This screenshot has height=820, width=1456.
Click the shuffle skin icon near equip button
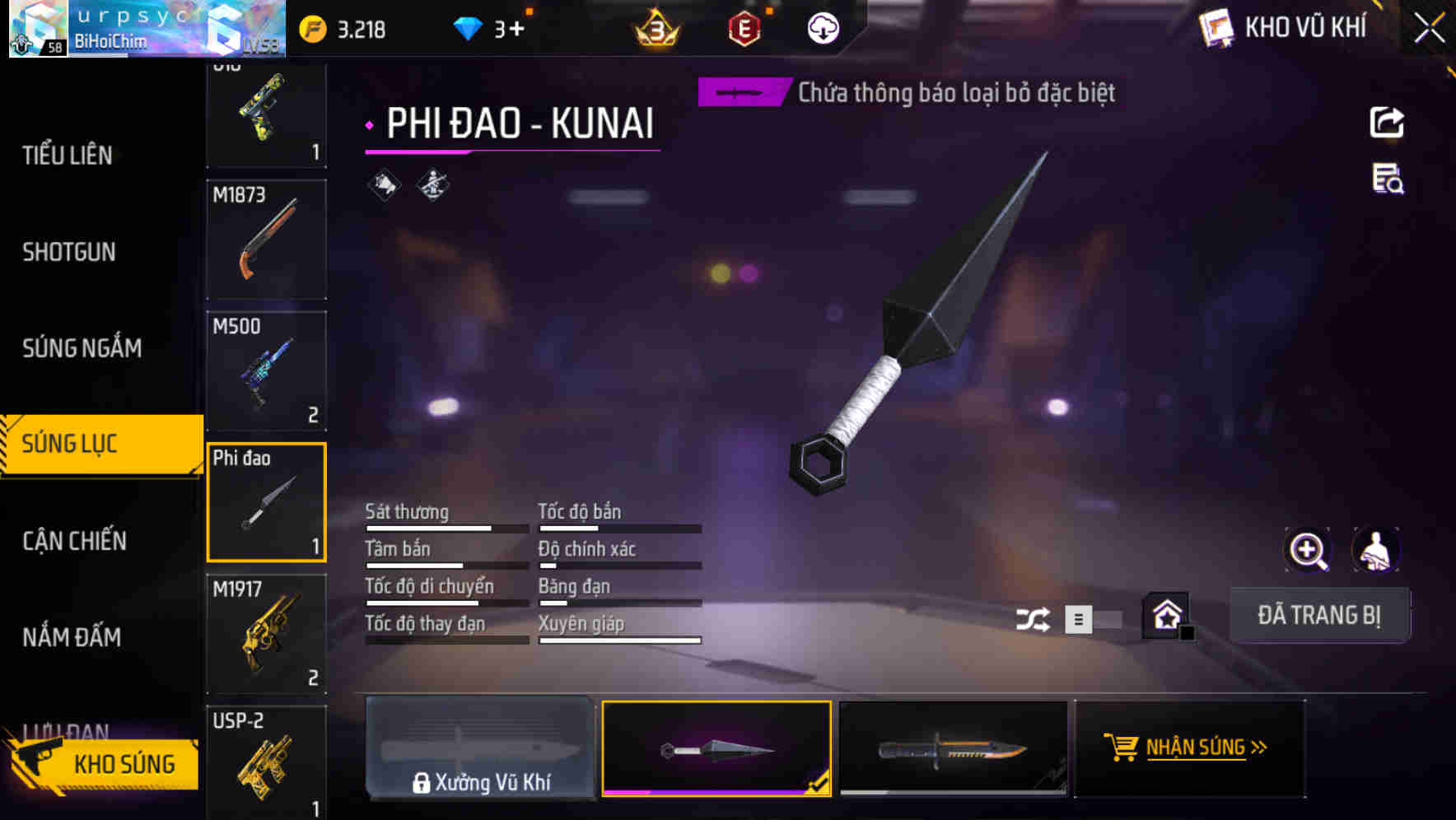[x=1034, y=617]
